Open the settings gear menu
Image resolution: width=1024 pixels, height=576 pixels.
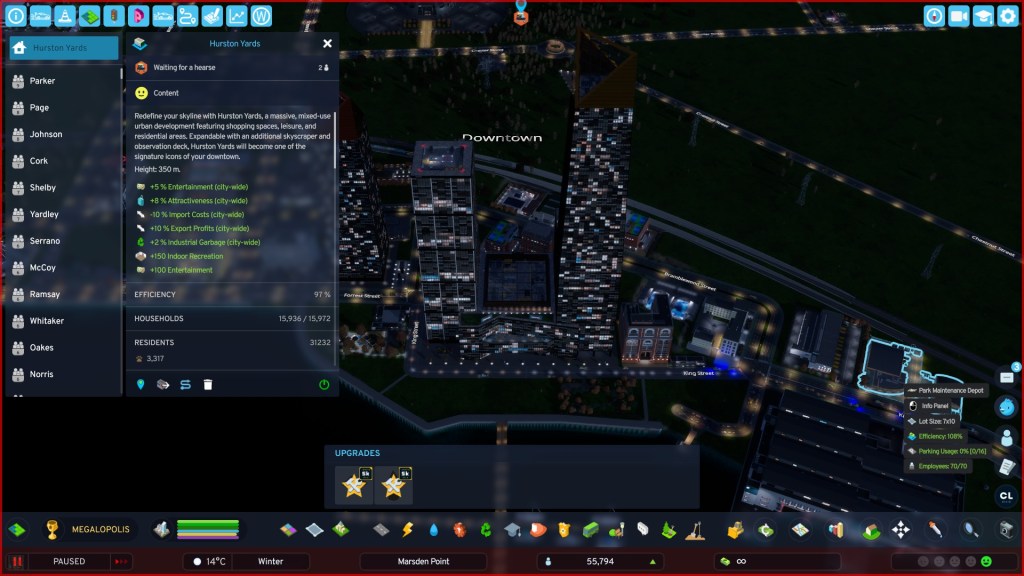pos(1007,16)
